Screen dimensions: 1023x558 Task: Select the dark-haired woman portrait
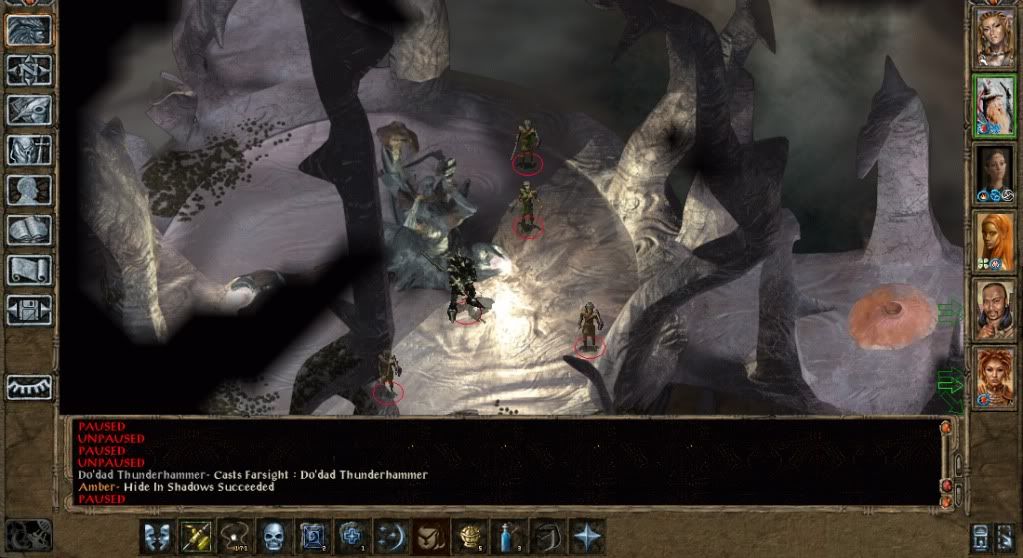point(994,173)
